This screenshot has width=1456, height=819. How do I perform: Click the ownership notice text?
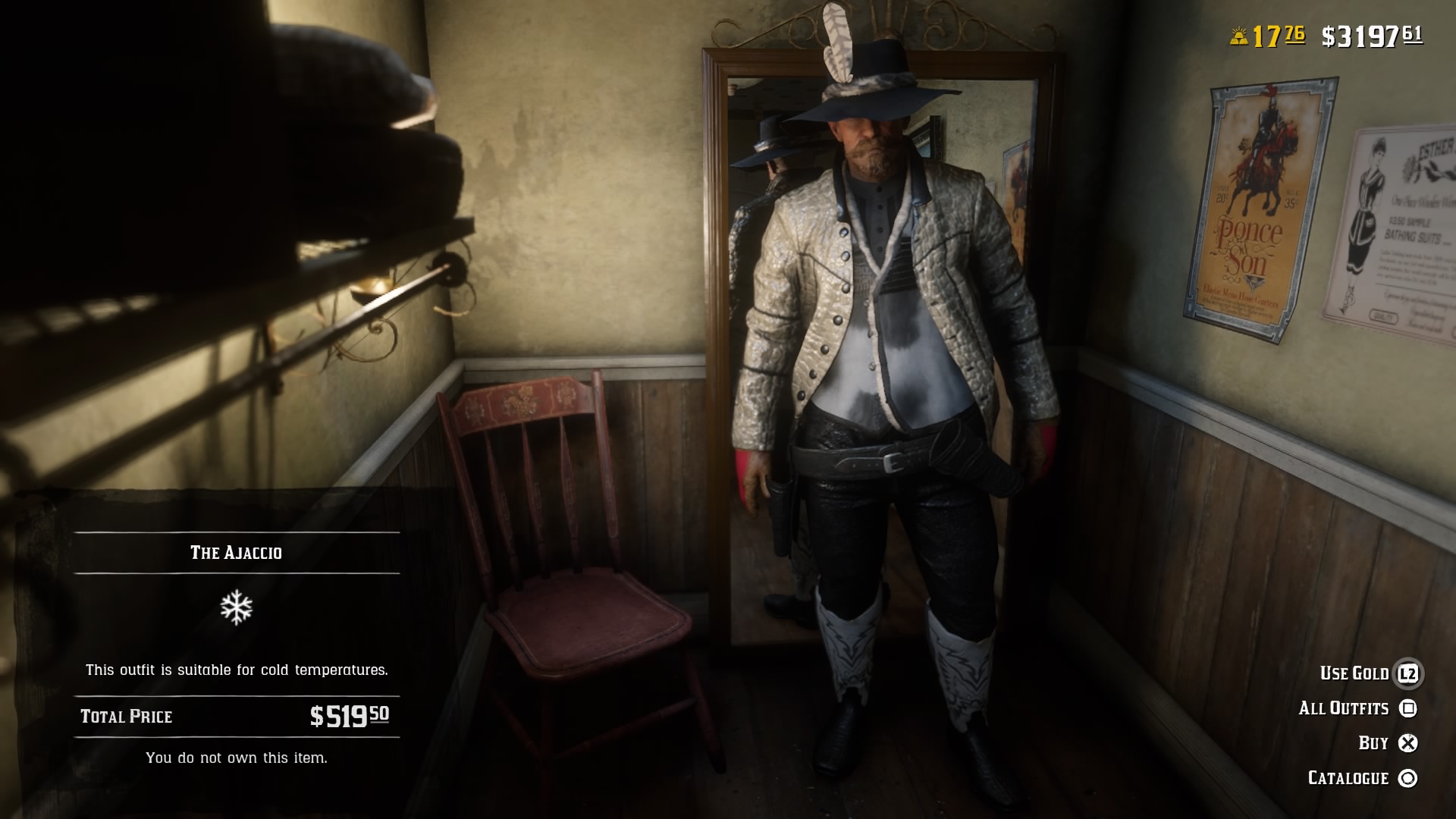[x=237, y=756]
